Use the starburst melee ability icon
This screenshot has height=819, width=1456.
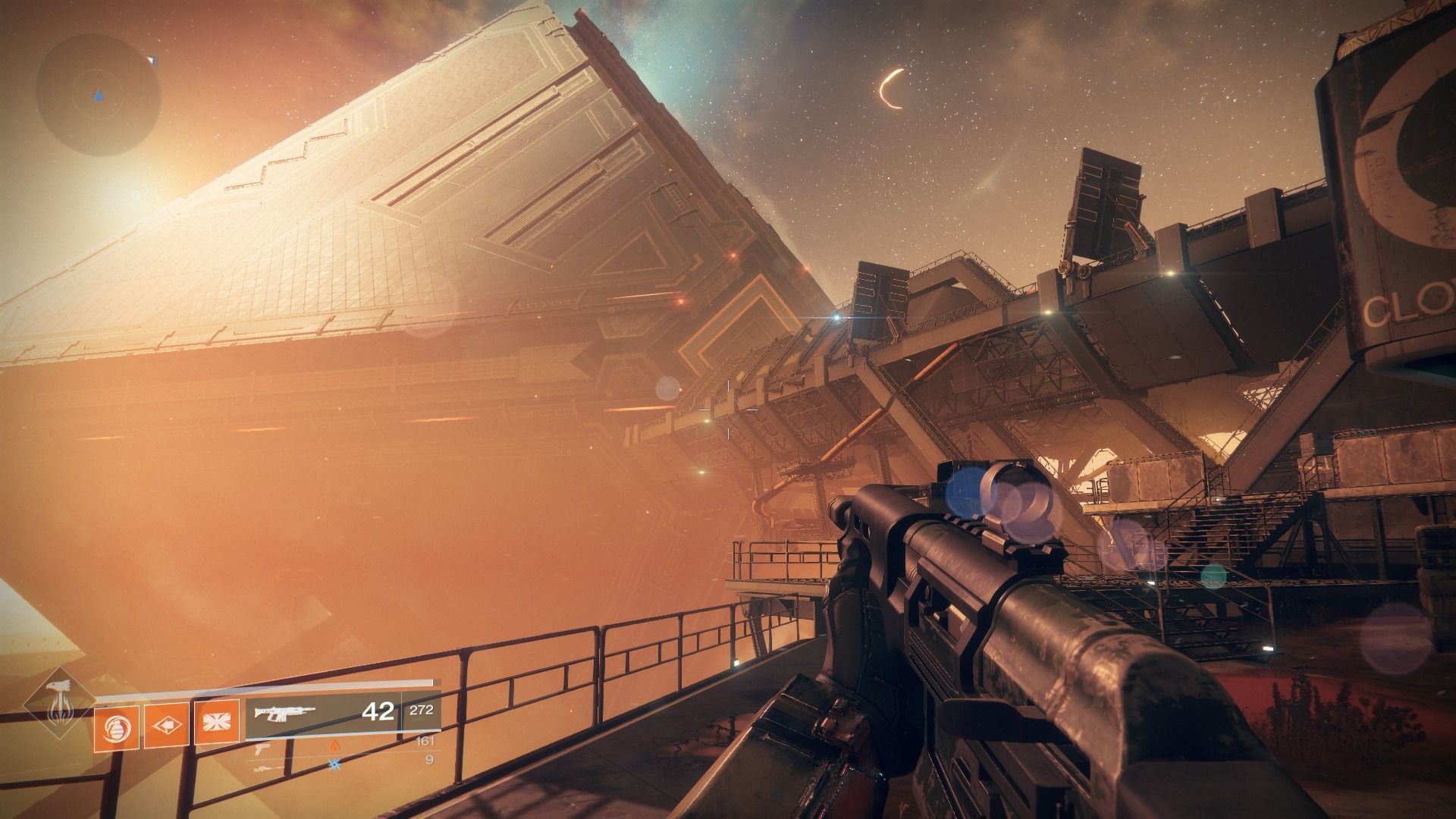point(217,721)
